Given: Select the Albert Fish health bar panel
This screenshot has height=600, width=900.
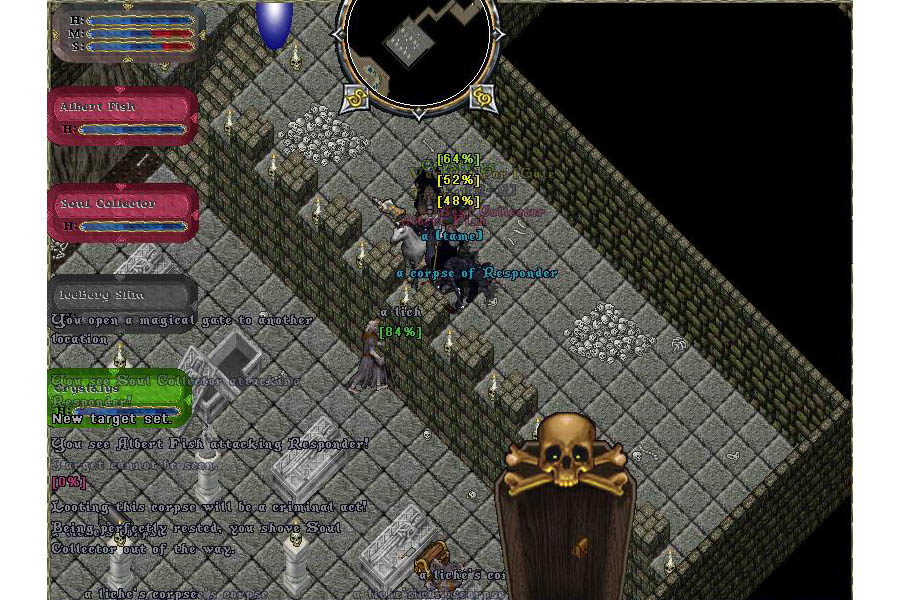Looking at the screenshot, I should coord(123,116).
